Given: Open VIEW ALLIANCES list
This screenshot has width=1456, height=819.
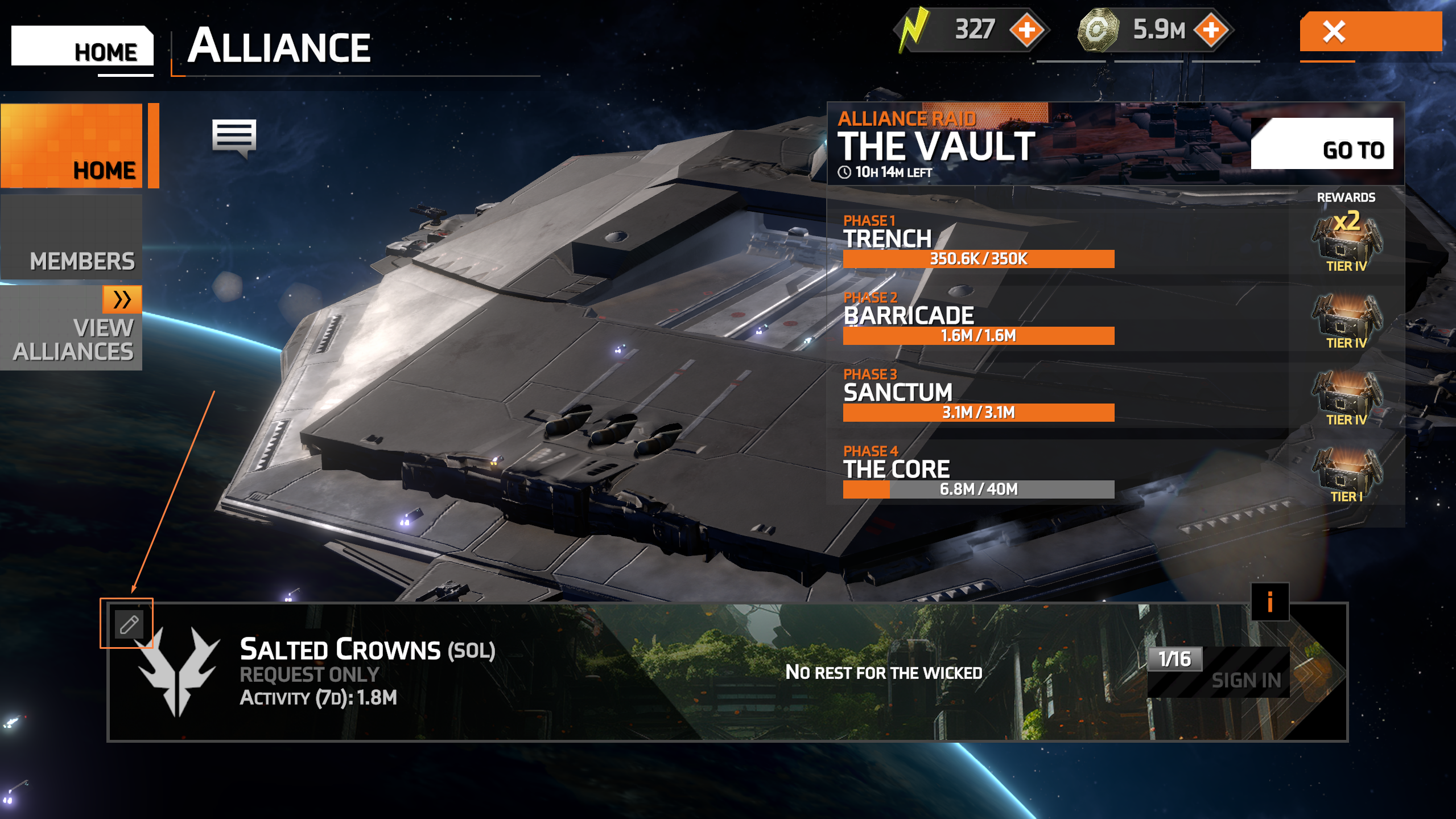Looking at the screenshot, I should coord(72,328).
